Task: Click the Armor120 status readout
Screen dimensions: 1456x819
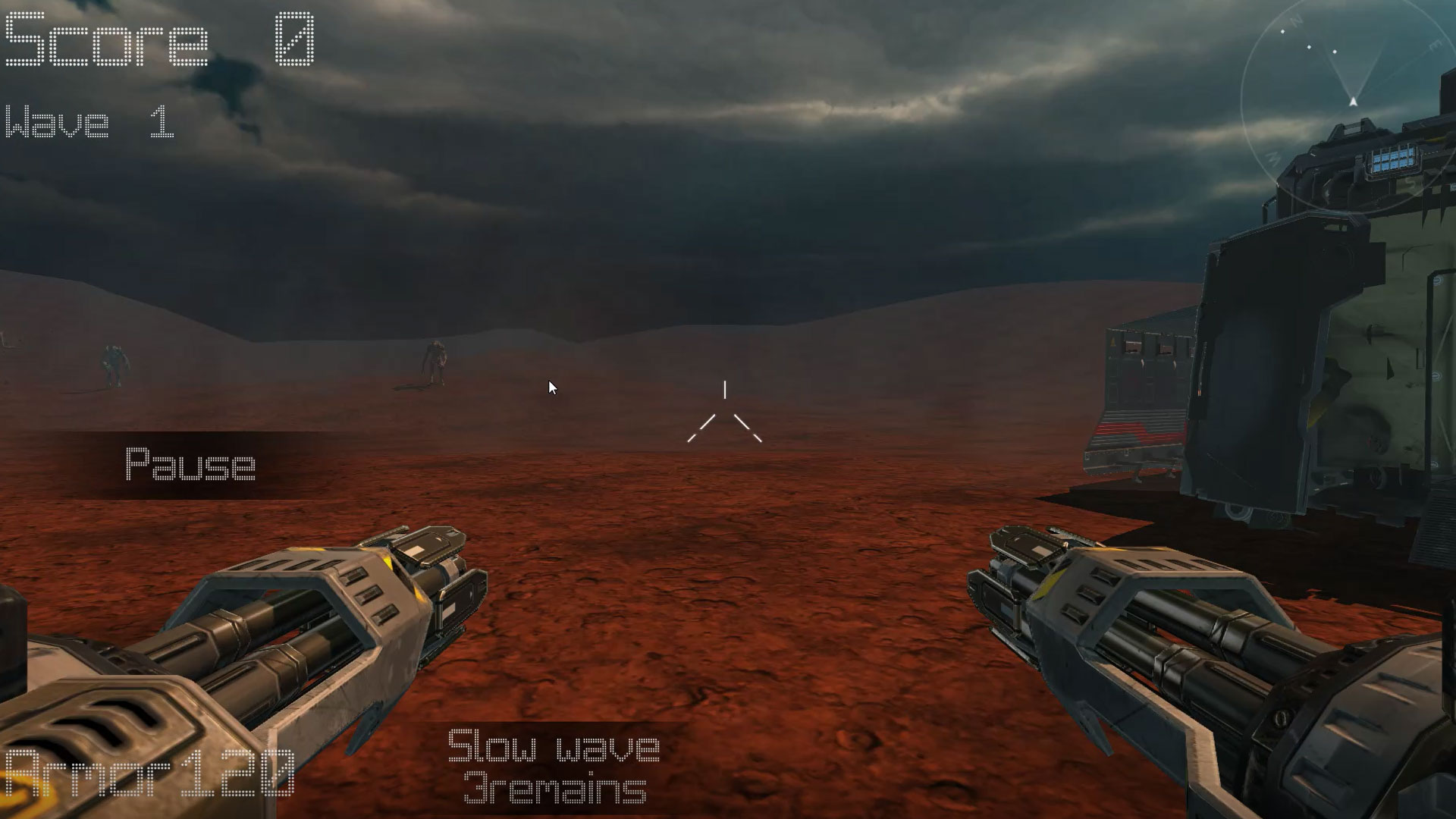Action: tap(144, 773)
